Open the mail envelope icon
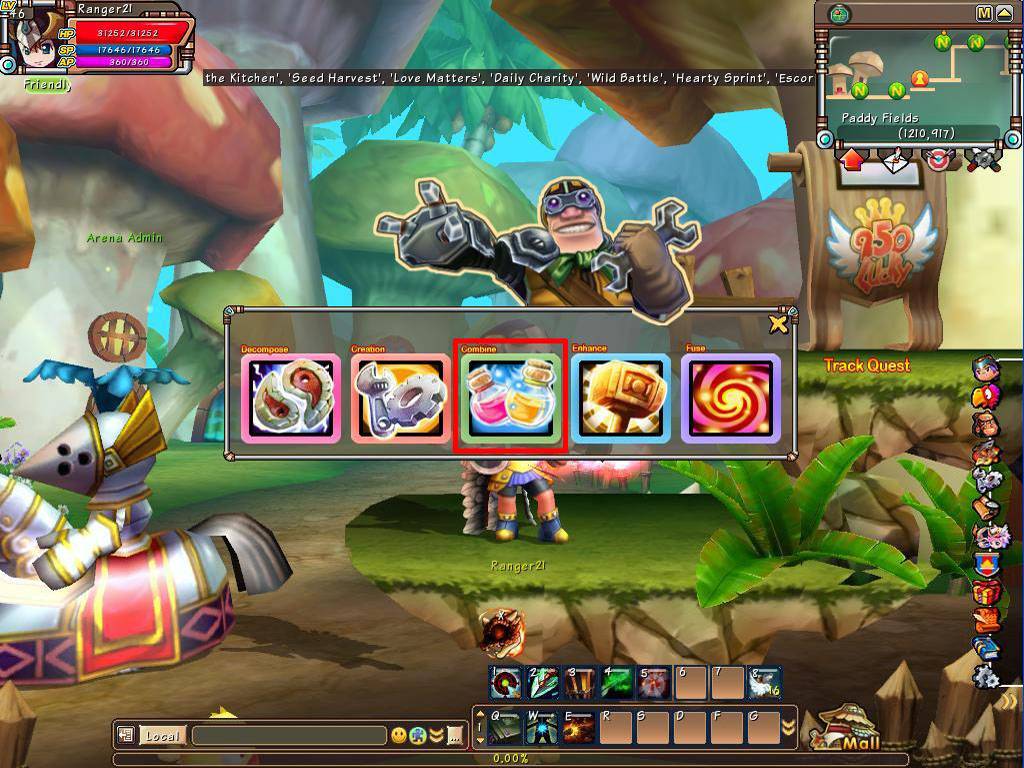Image resolution: width=1024 pixels, height=768 pixels. (x=896, y=160)
